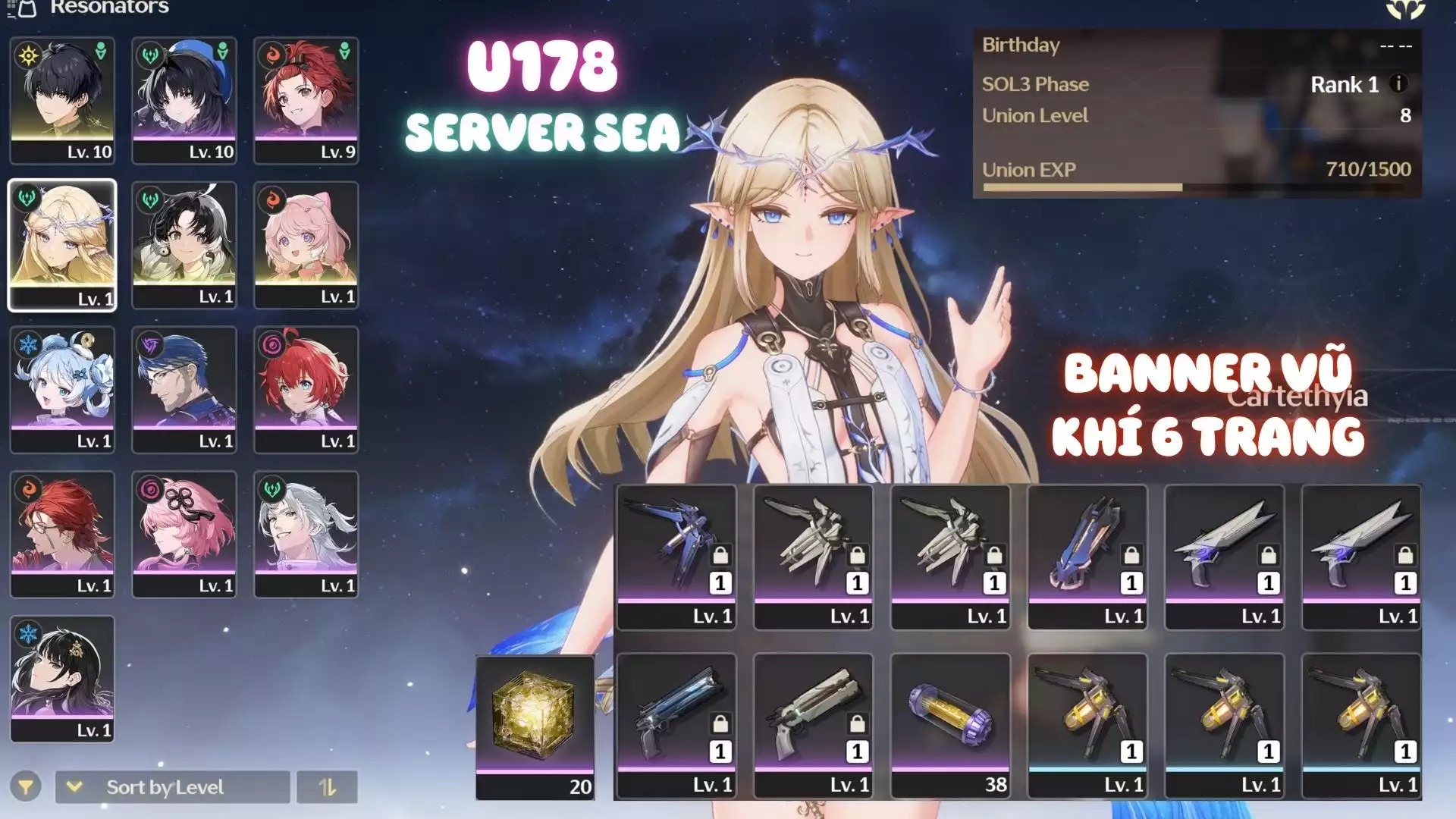Select the blue gauntlet weapon slot

[1087, 557]
